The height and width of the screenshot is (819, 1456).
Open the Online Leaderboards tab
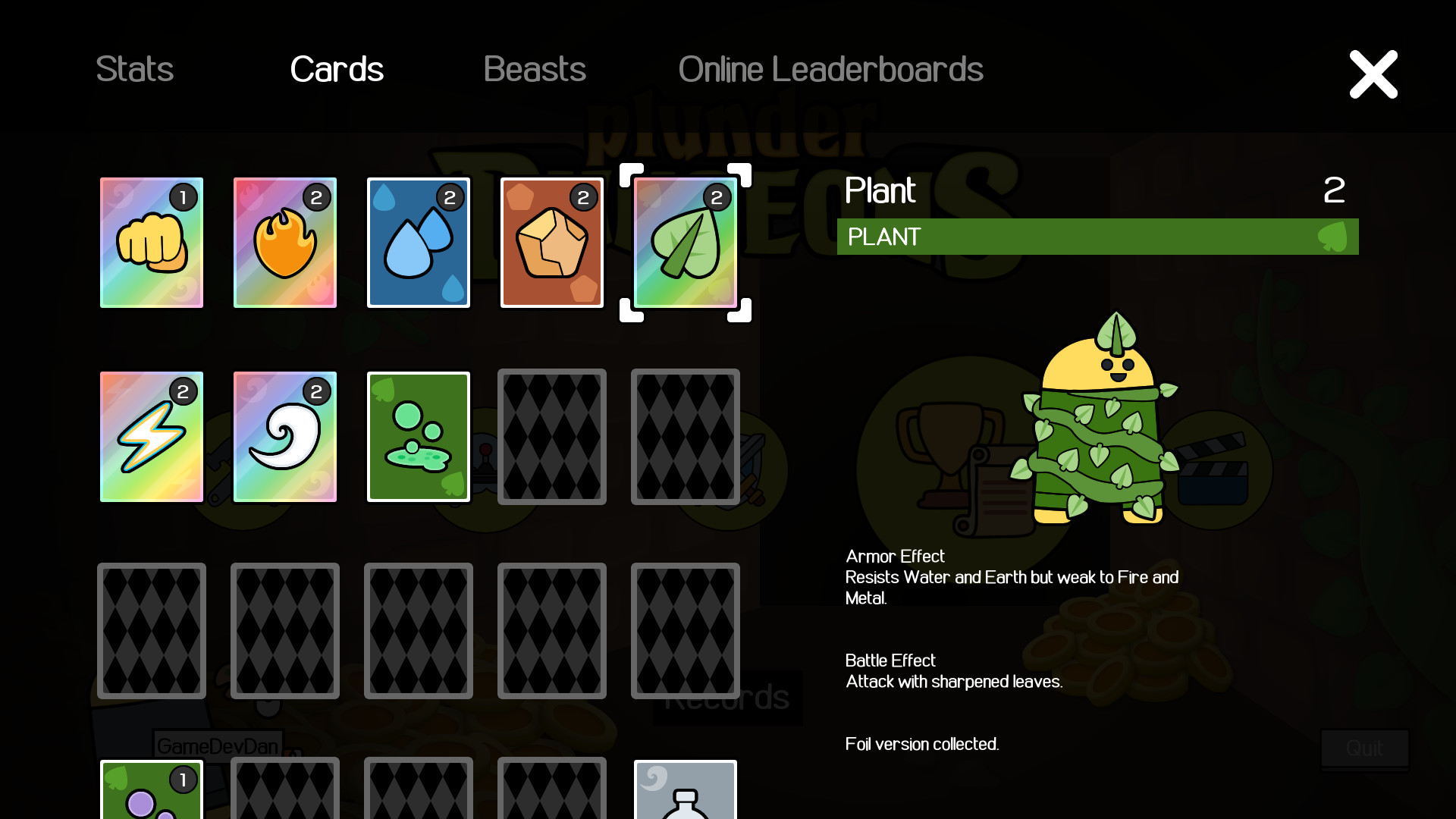(x=831, y=69)
